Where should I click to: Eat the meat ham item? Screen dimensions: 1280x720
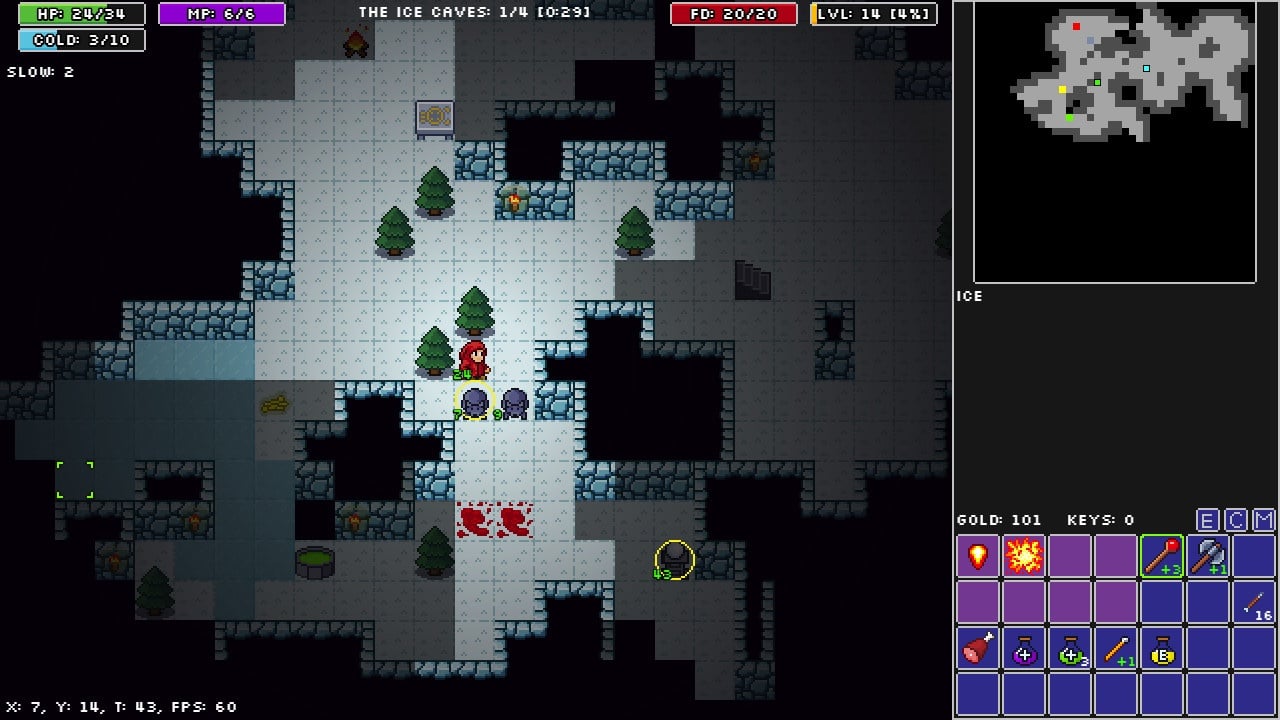coord(978,648)
